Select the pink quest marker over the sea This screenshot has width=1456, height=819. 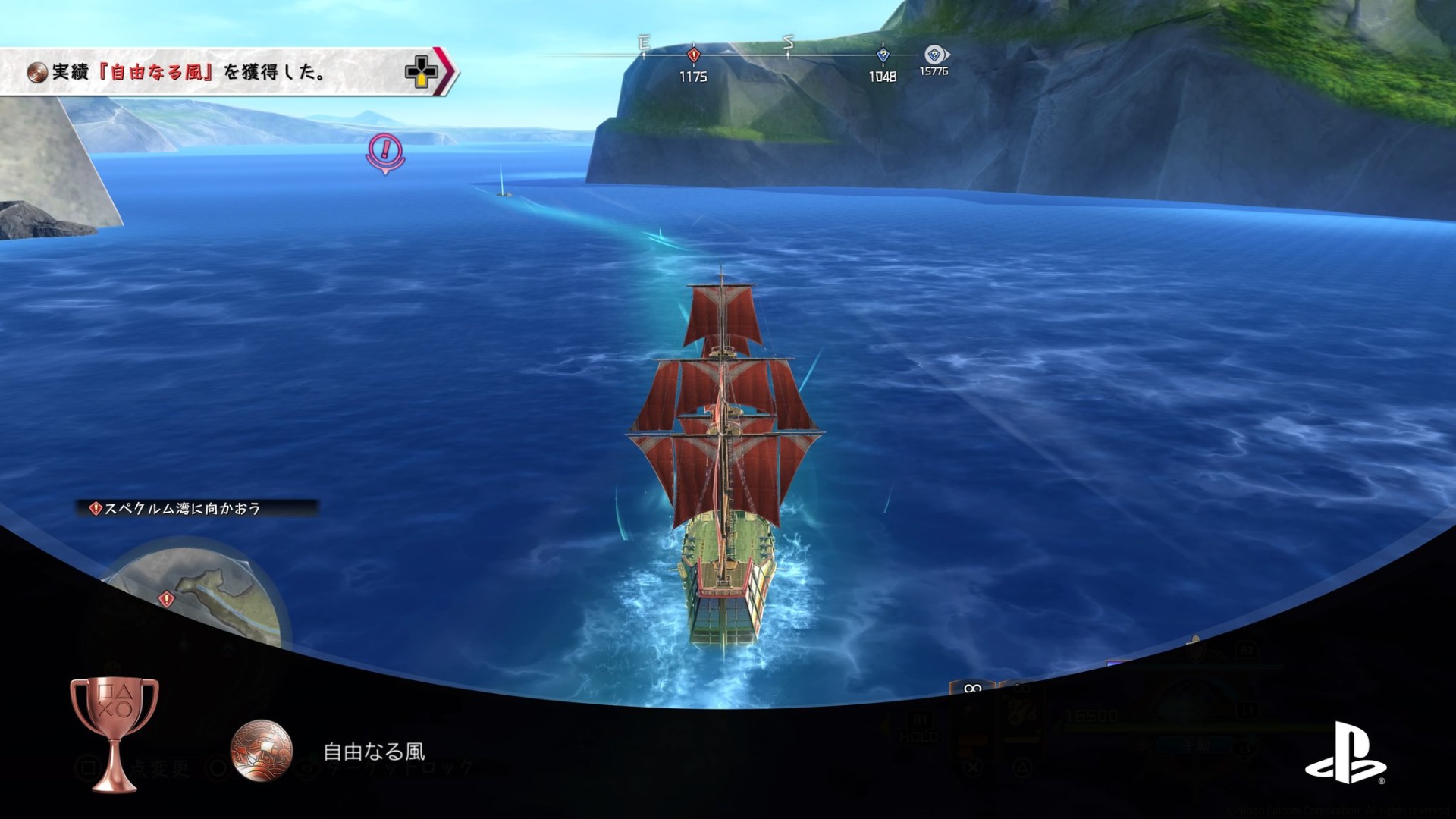click(x=385, y=152)
